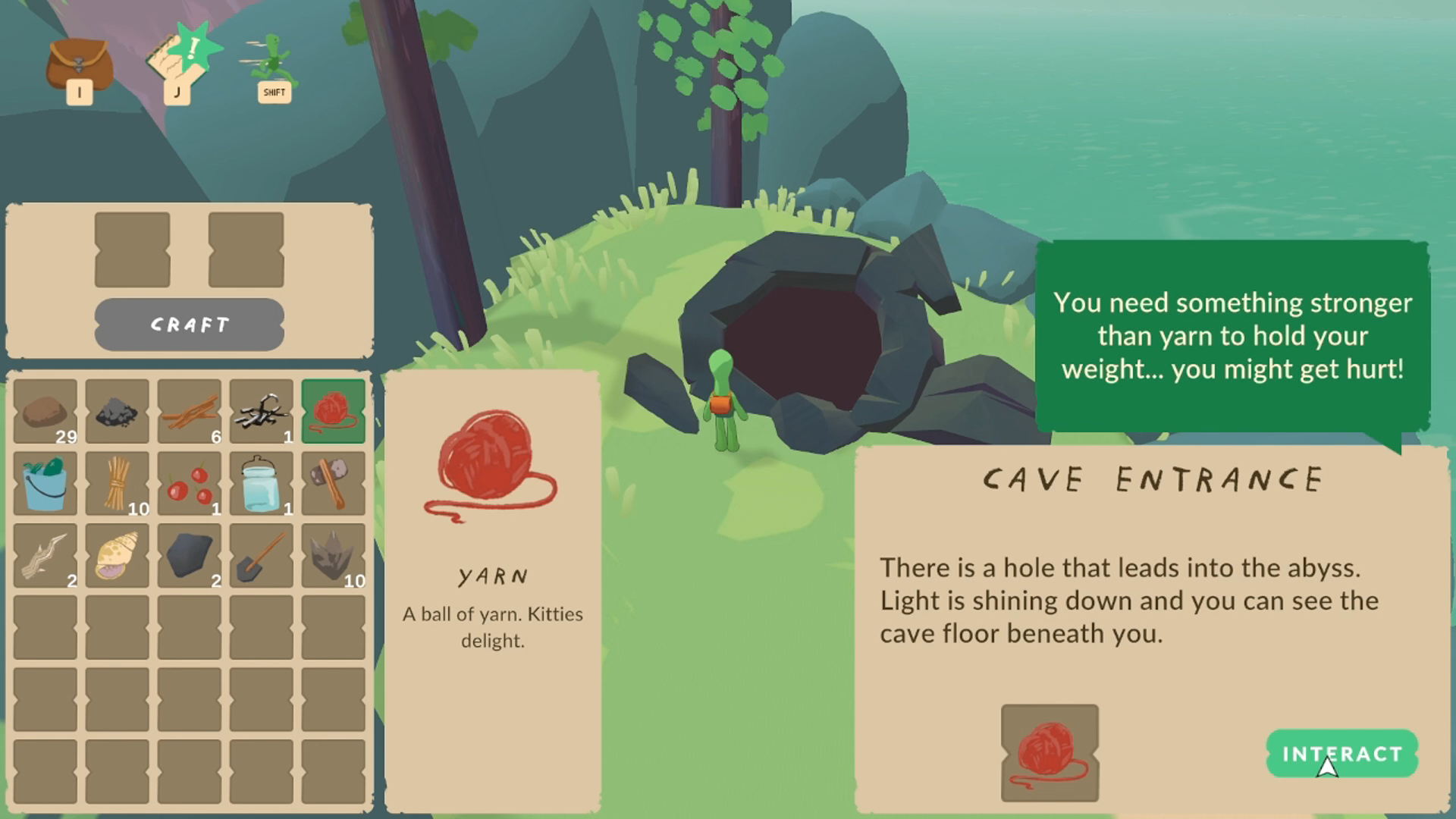Select the dark coal pile slot

coord(117,411)
